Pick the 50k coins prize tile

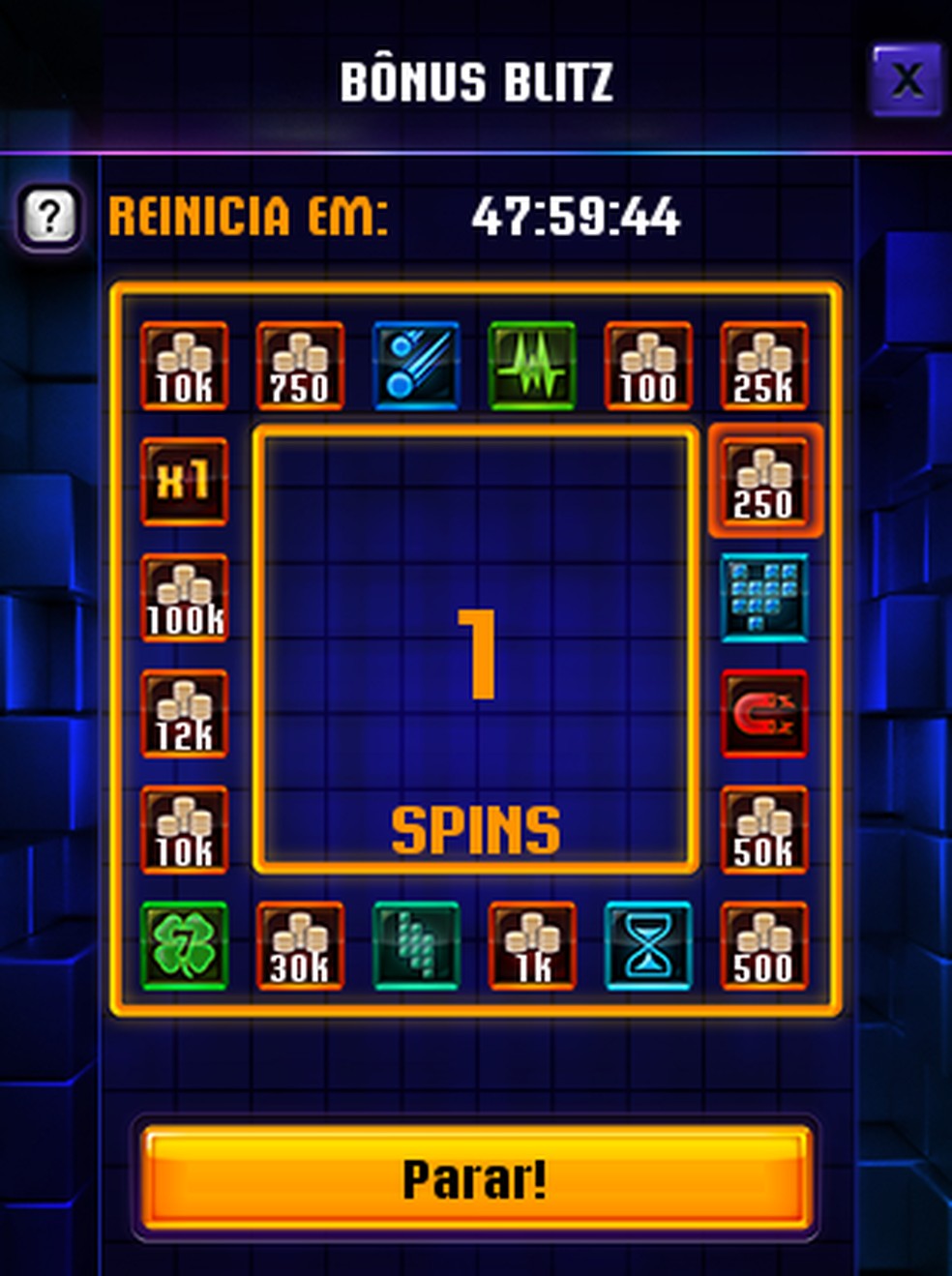(x=763, y=829)
